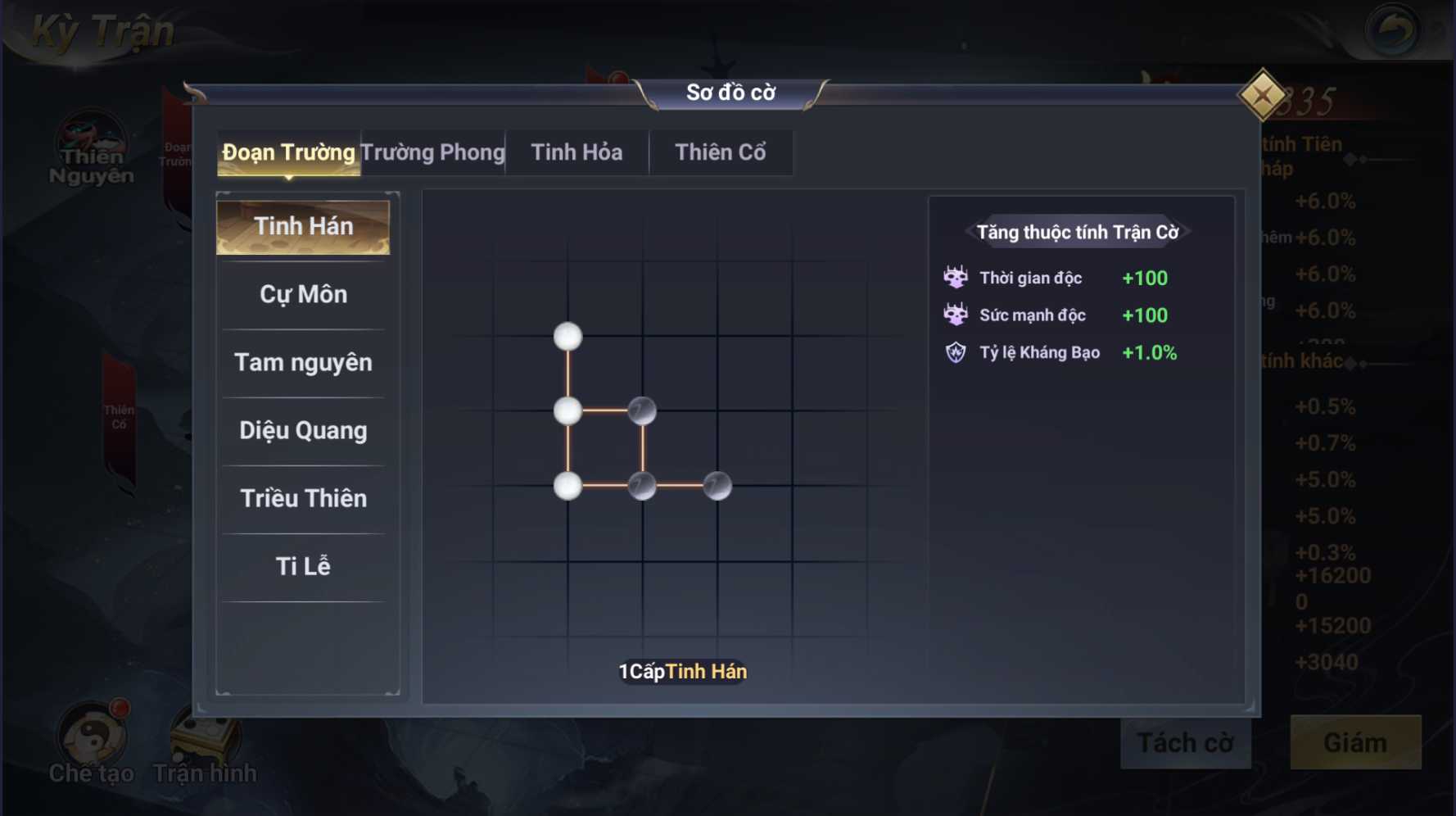Screen dimensions: 1456x816
Task: Switch to the Đoạn Trường tab
Action: pyautogui.click(x=288, y=152)
